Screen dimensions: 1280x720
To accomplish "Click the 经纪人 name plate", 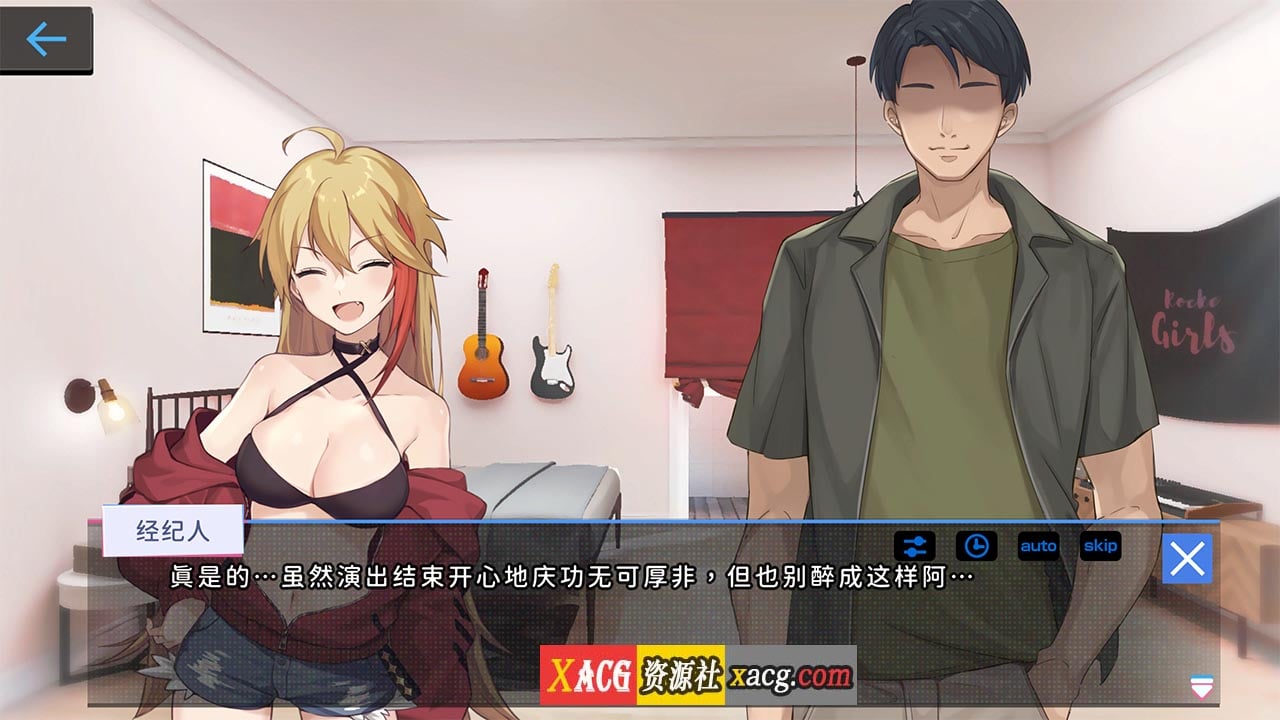I will click(x=172, y=531).
